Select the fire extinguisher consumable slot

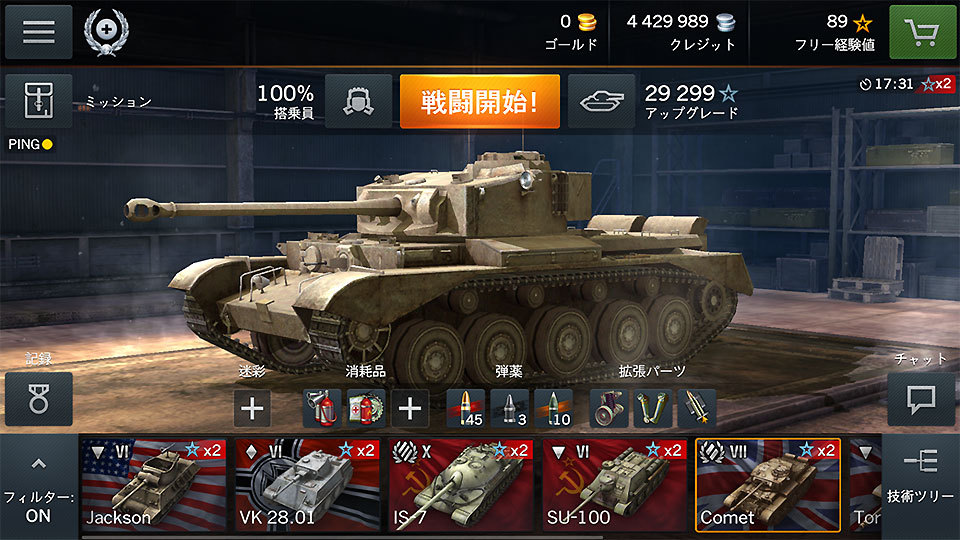click(x=322, y=408)
